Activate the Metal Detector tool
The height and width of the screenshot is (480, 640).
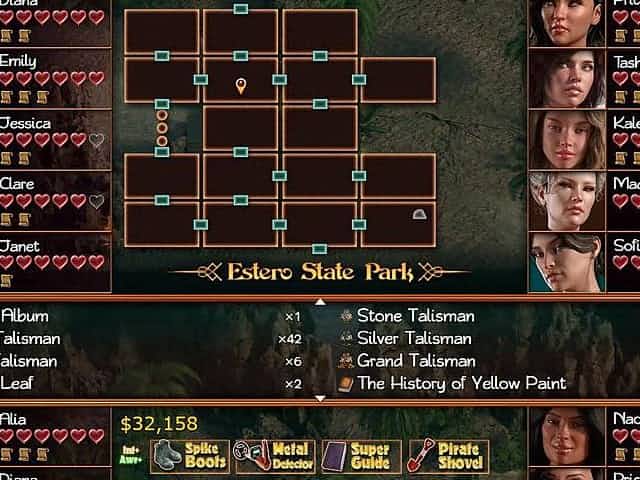click(275, 457)
